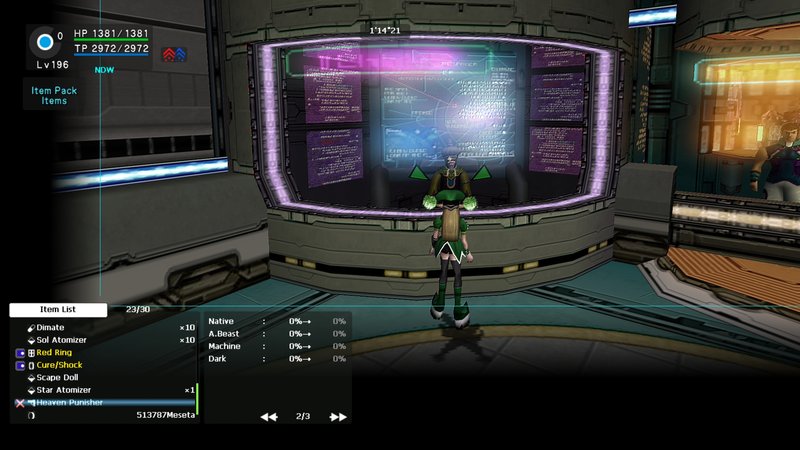Go to next item stats page
This screenshot has height=450, width=800.
[x=338, y=416]
